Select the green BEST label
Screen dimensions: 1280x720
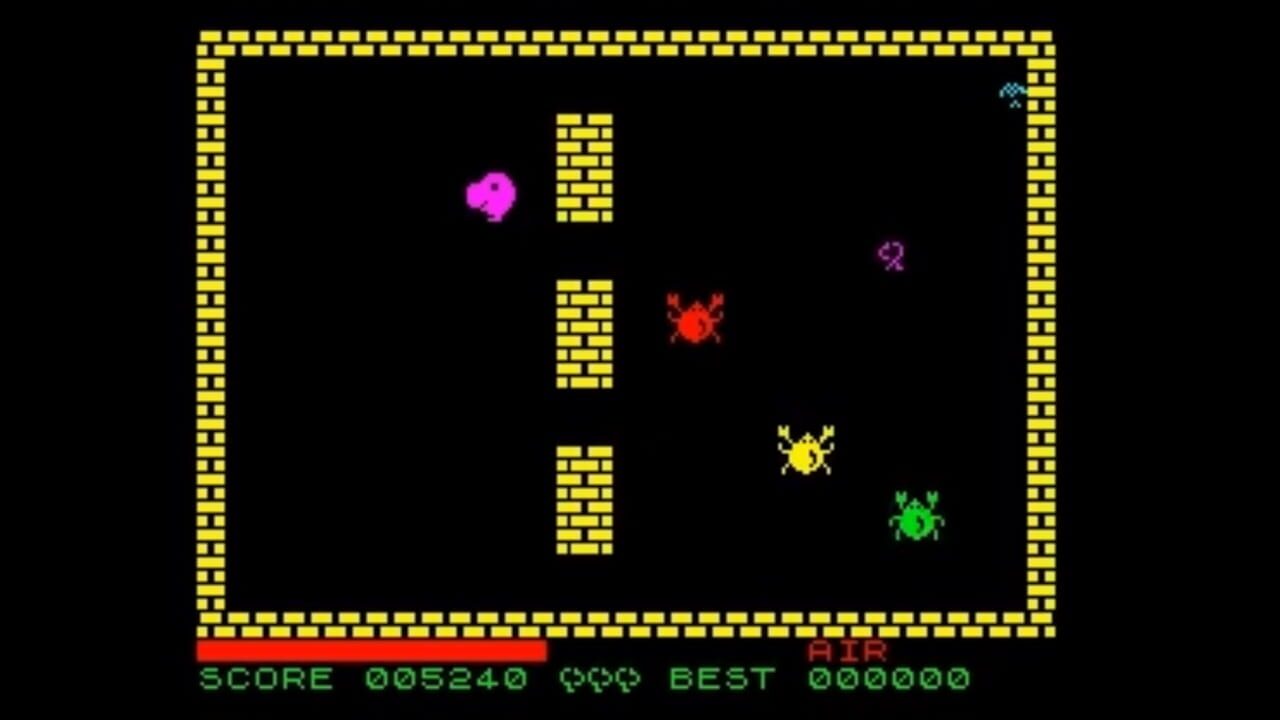722,680
